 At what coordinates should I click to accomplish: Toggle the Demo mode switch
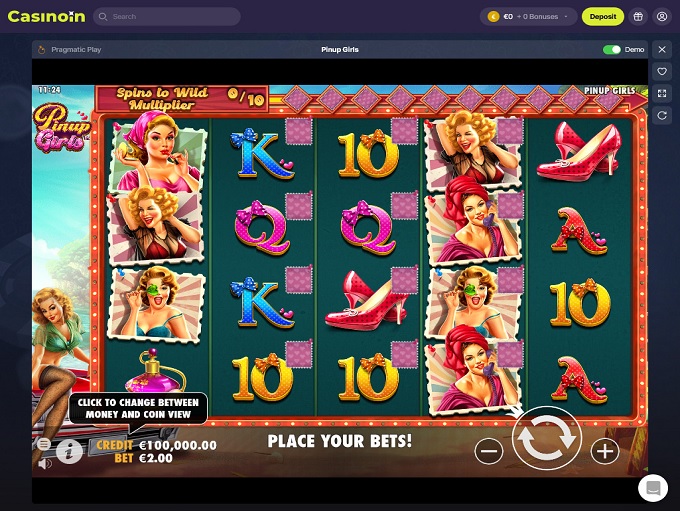click(611, 49)
